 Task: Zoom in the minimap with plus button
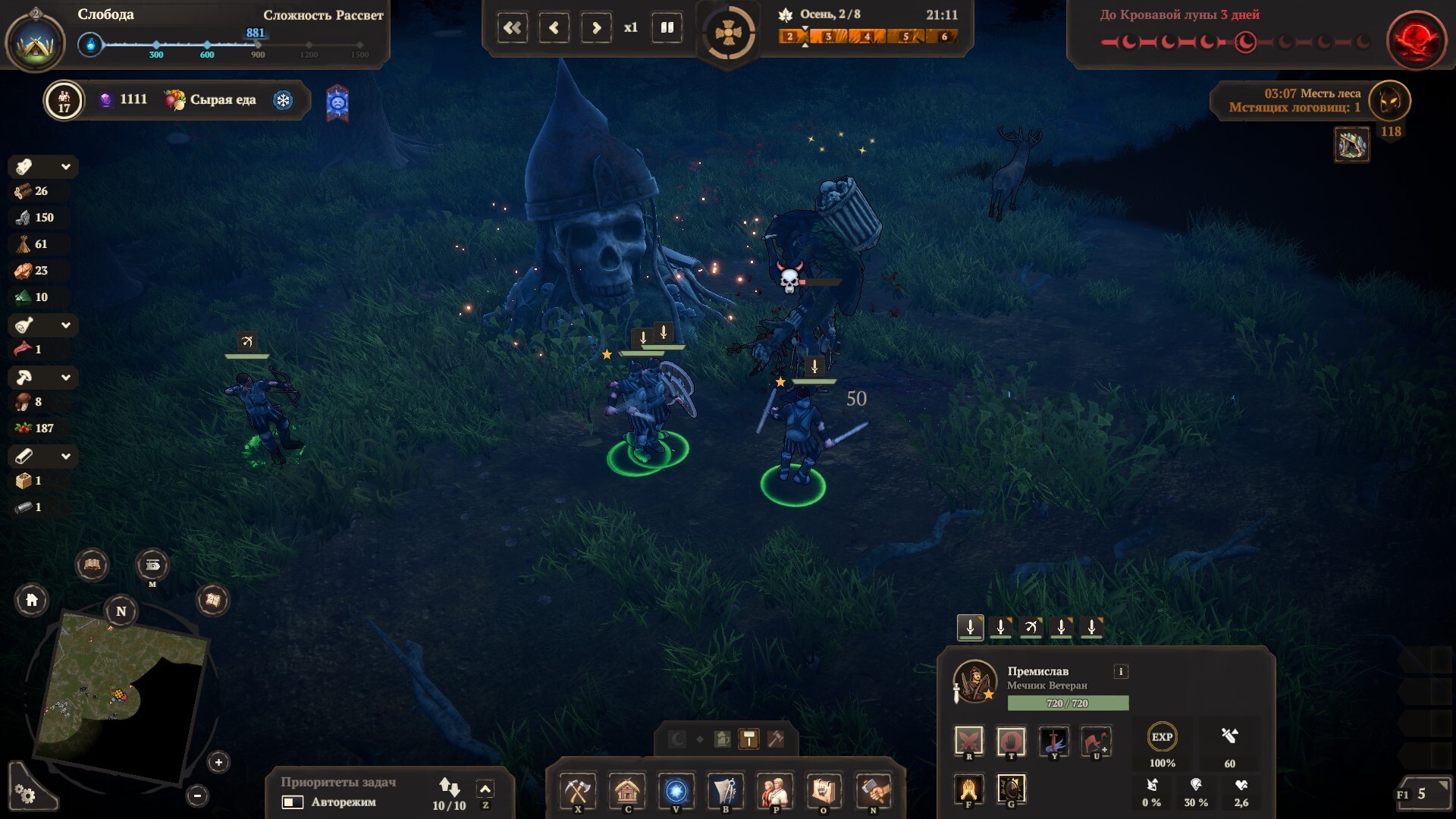218,762
